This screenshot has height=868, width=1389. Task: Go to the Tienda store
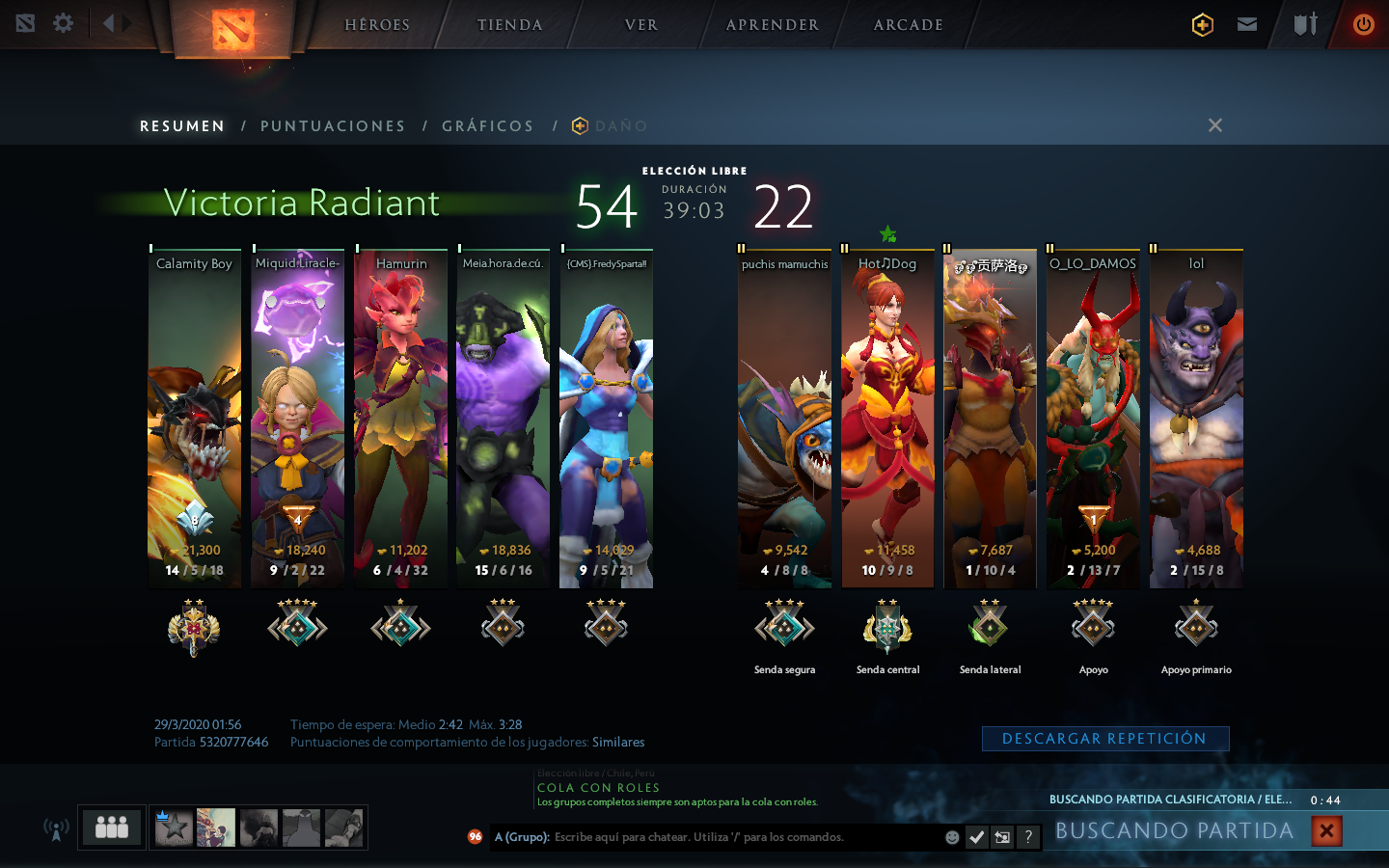[x=509, y=25]
